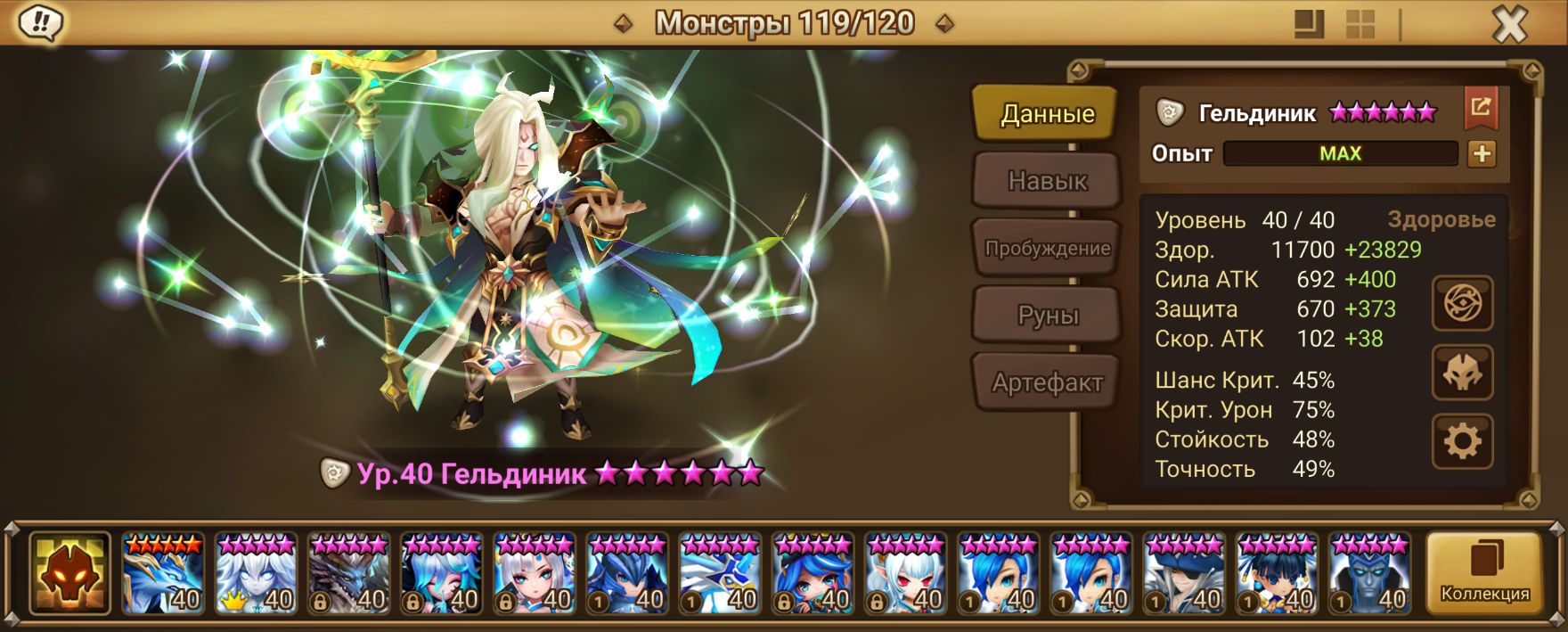
Task: Show the Руны tab
Action: pos(1047,316)
